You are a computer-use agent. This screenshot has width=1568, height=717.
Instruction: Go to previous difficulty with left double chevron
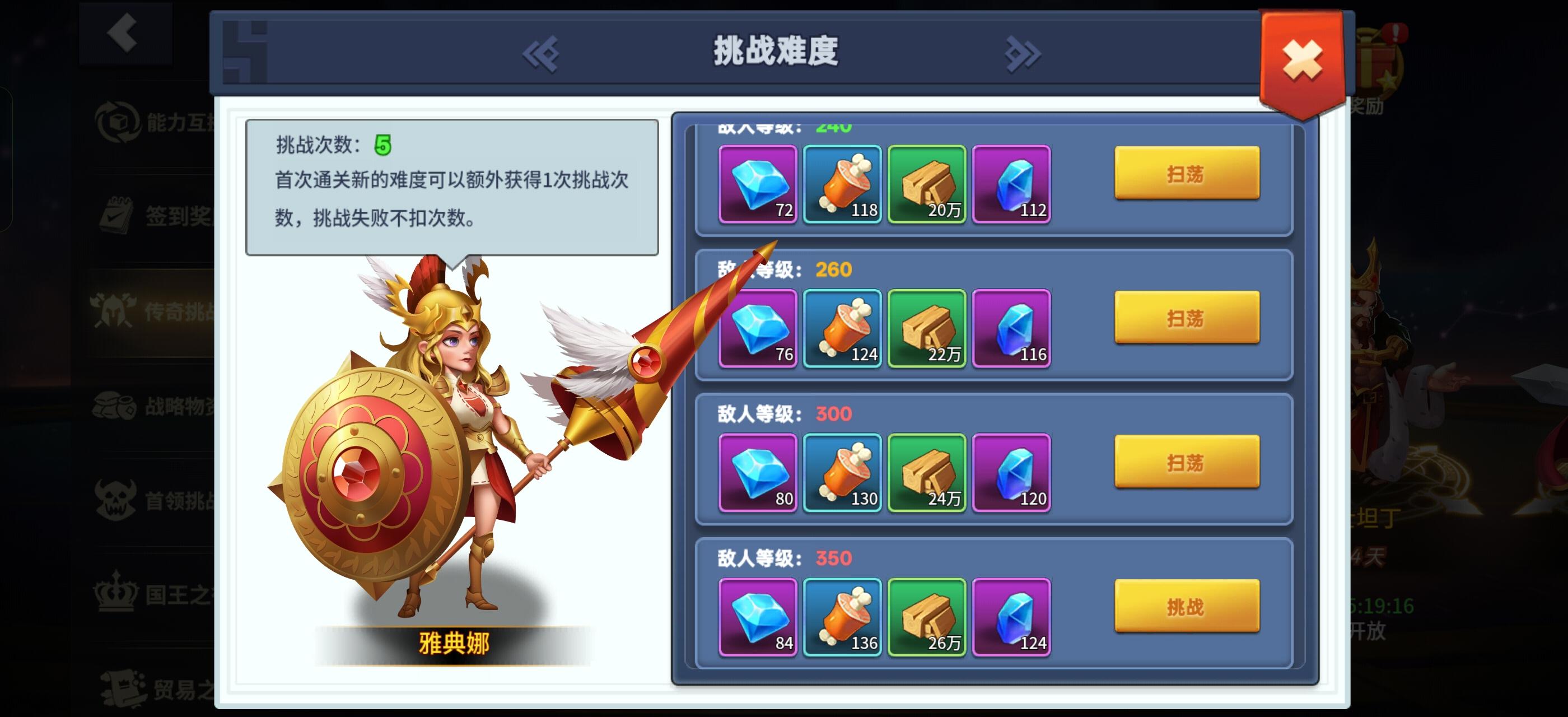point(540,54)
